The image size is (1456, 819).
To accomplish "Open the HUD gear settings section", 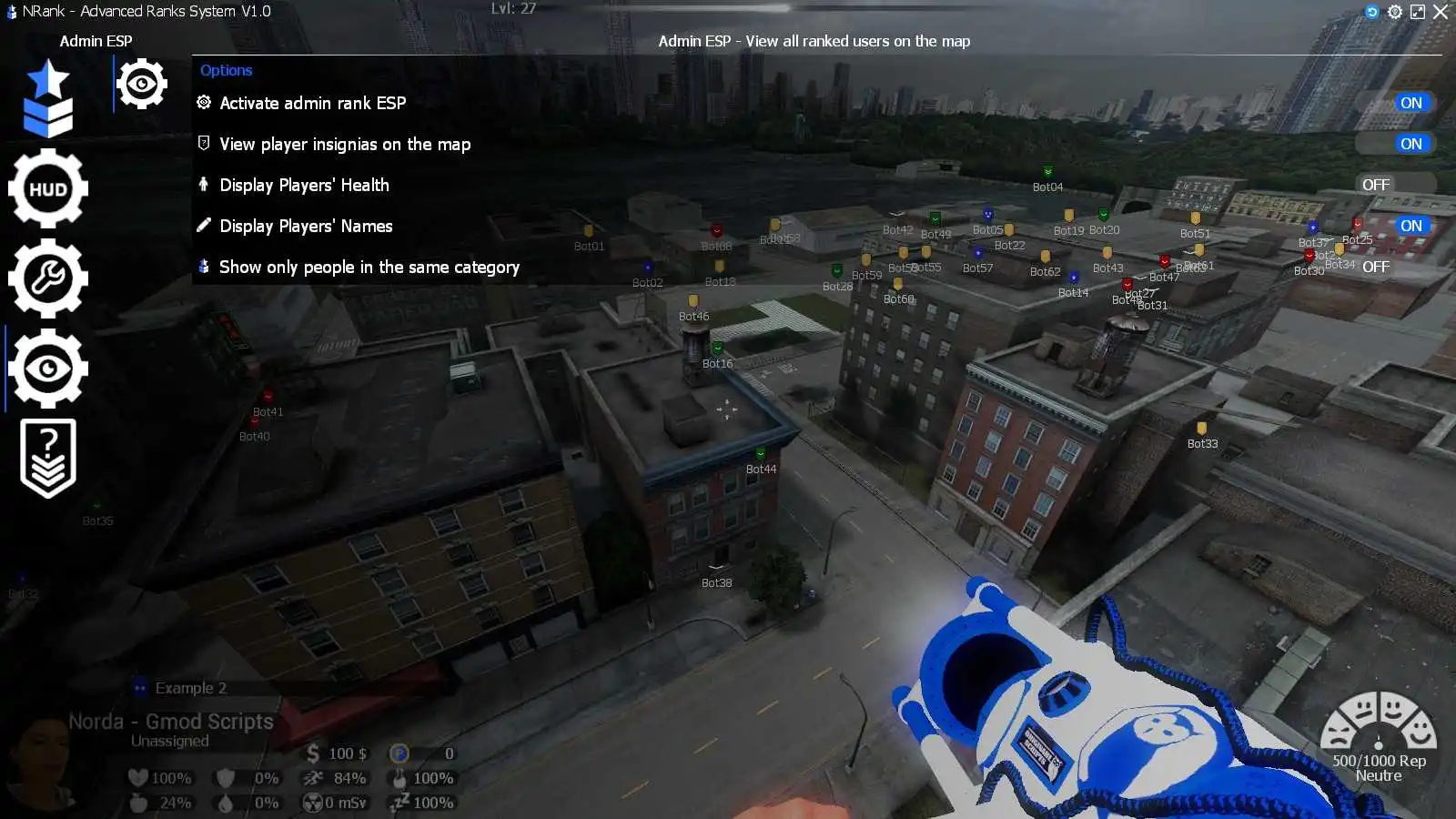I will [x=48, y=188].
